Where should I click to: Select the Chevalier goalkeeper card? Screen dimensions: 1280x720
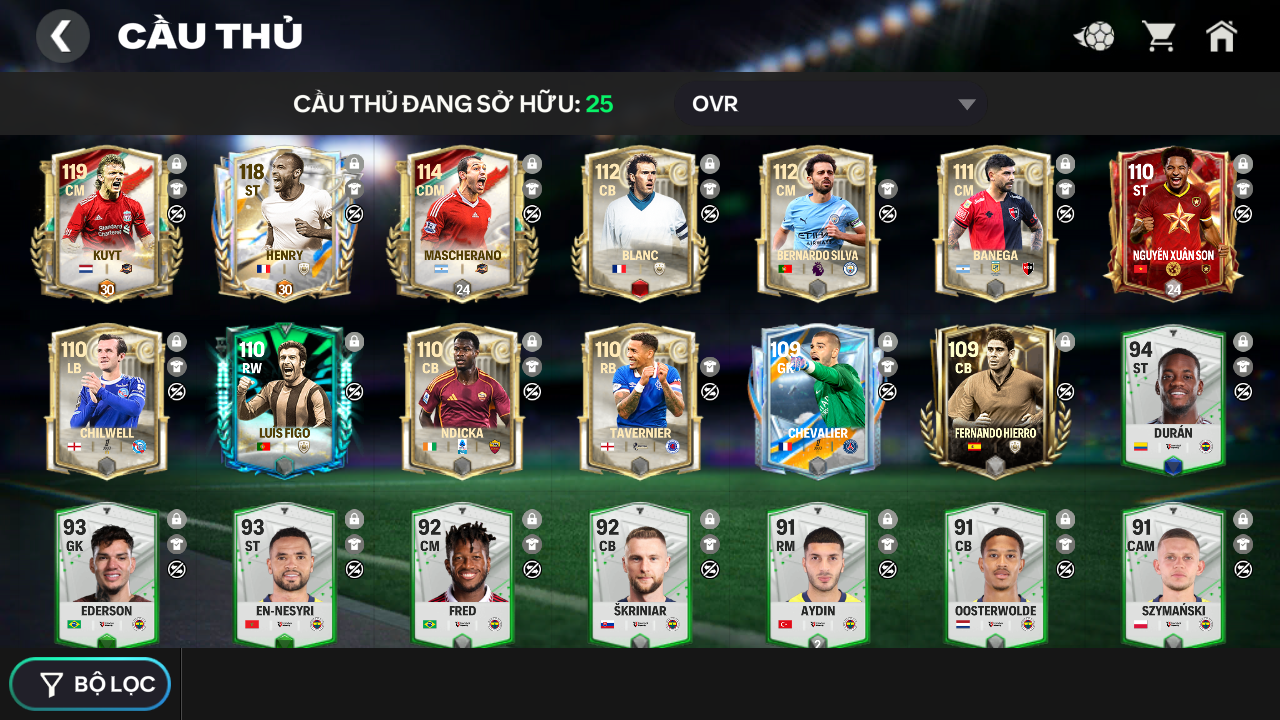coord(817,401)
